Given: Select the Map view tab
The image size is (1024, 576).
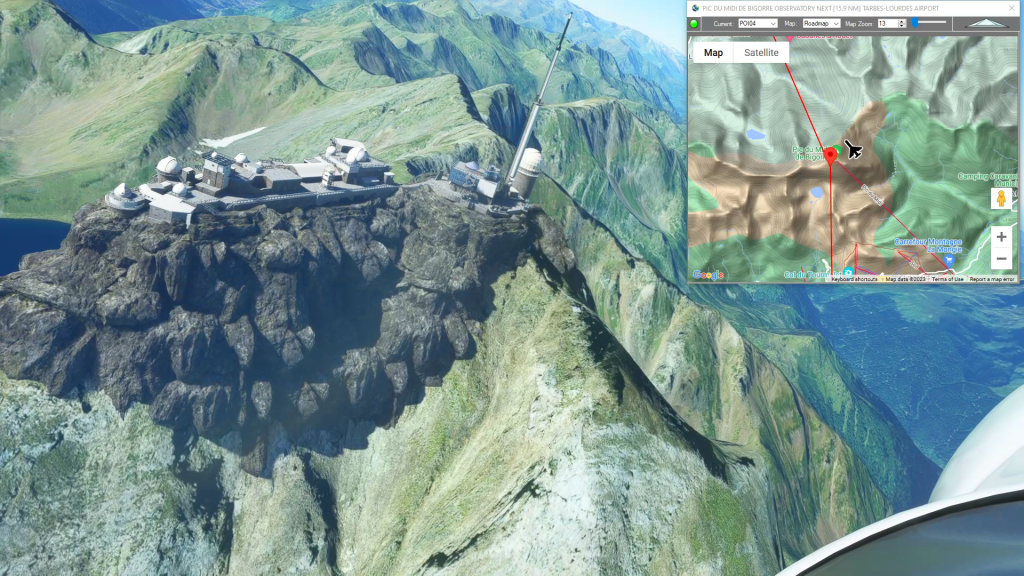Looking at the screenshot, I should click(713, 53).
